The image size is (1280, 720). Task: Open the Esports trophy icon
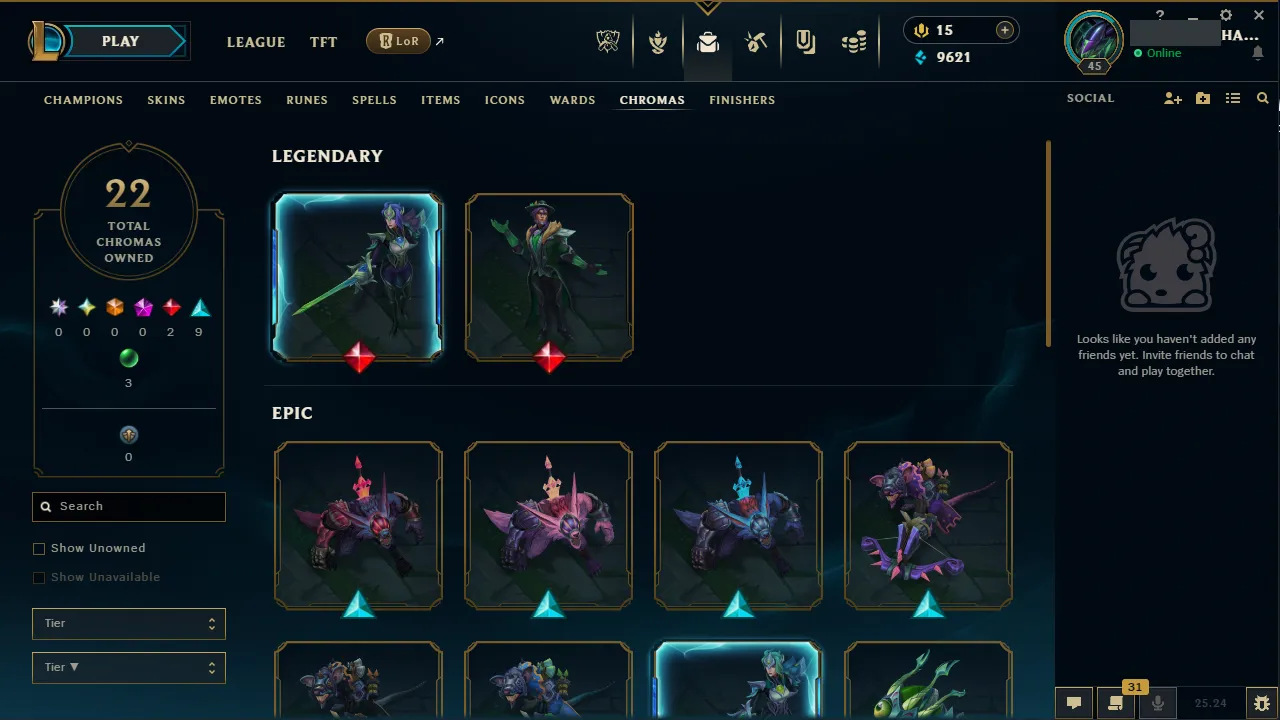(x=608, y=41)
